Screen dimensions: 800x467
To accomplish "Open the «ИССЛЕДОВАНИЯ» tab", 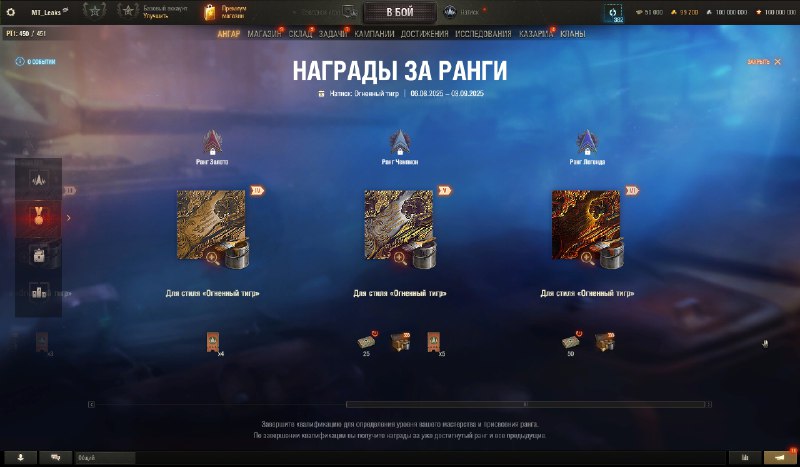I will click(x=483, y=33).
